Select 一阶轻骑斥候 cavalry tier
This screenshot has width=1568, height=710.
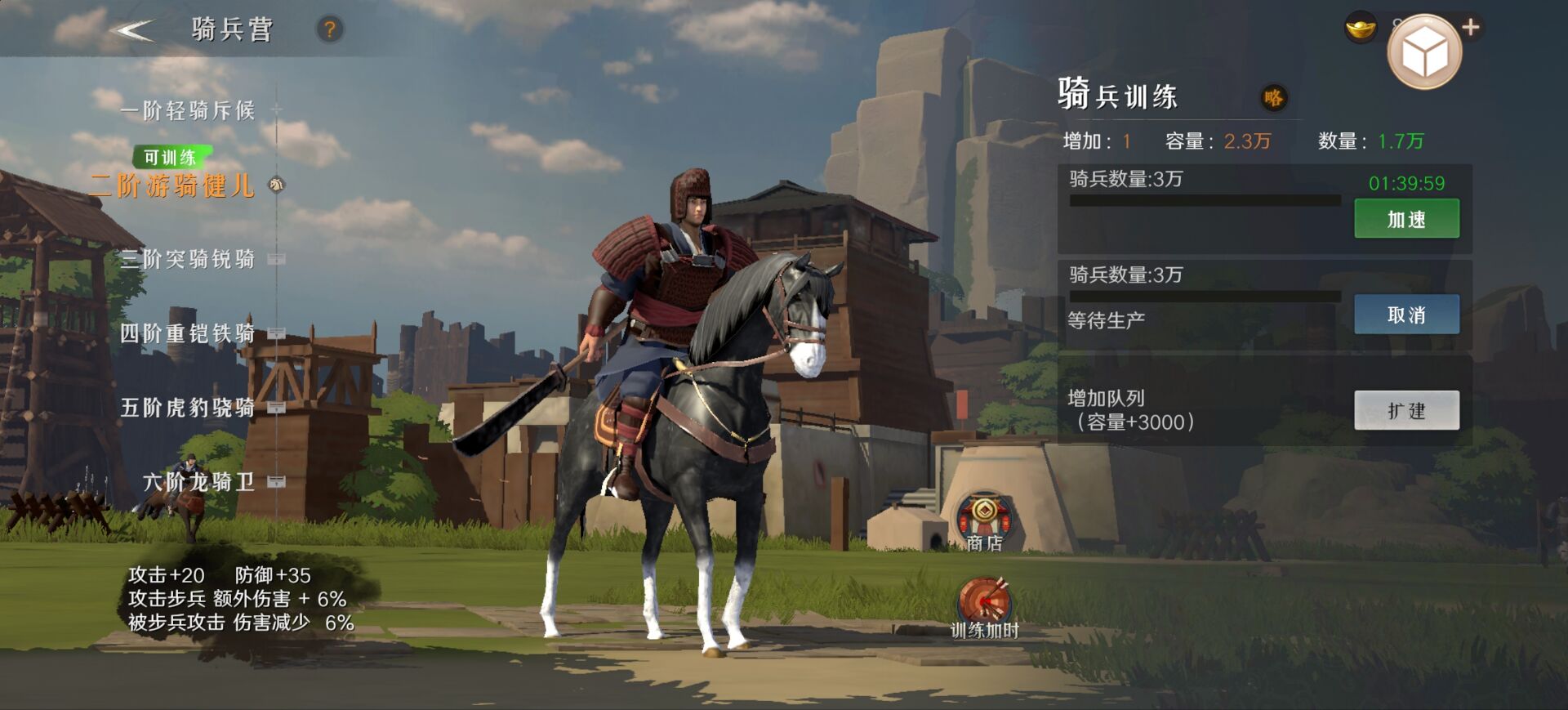click(x=188, y=110)
